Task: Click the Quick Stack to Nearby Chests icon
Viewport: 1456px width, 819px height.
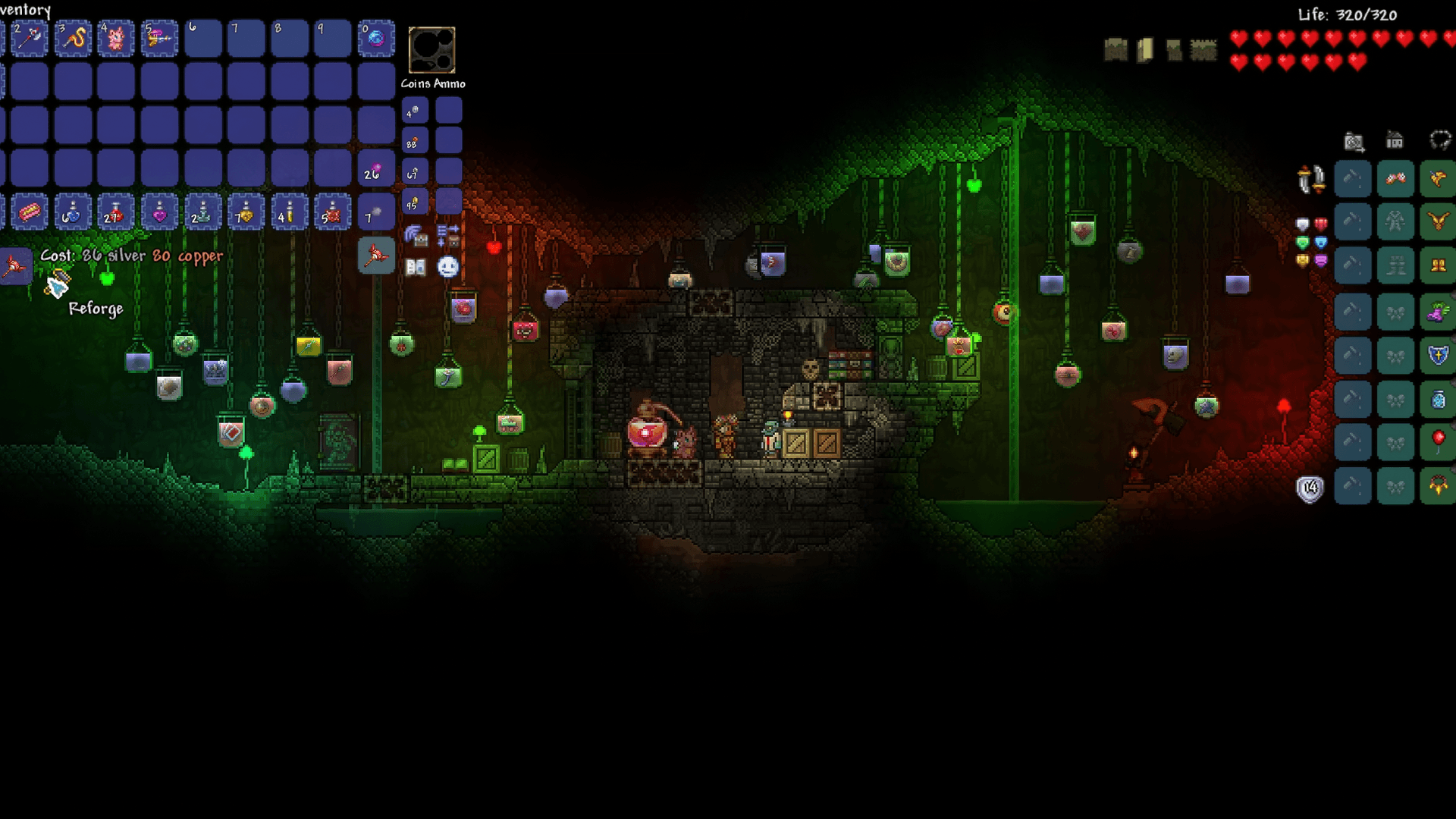Action: (416, 237)
